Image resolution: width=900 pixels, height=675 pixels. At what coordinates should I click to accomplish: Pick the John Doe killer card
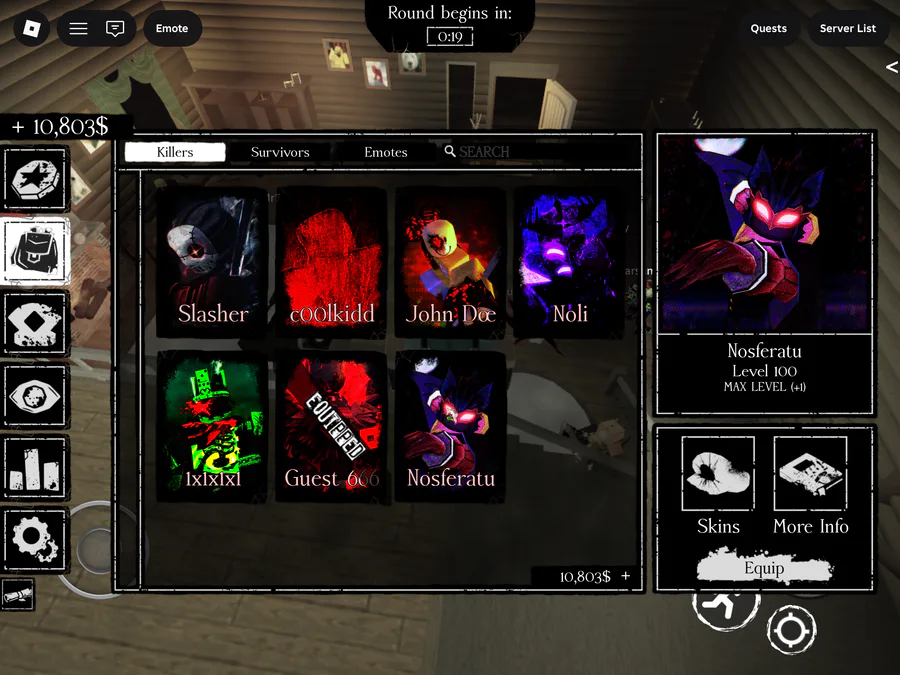tap(450, 262)
